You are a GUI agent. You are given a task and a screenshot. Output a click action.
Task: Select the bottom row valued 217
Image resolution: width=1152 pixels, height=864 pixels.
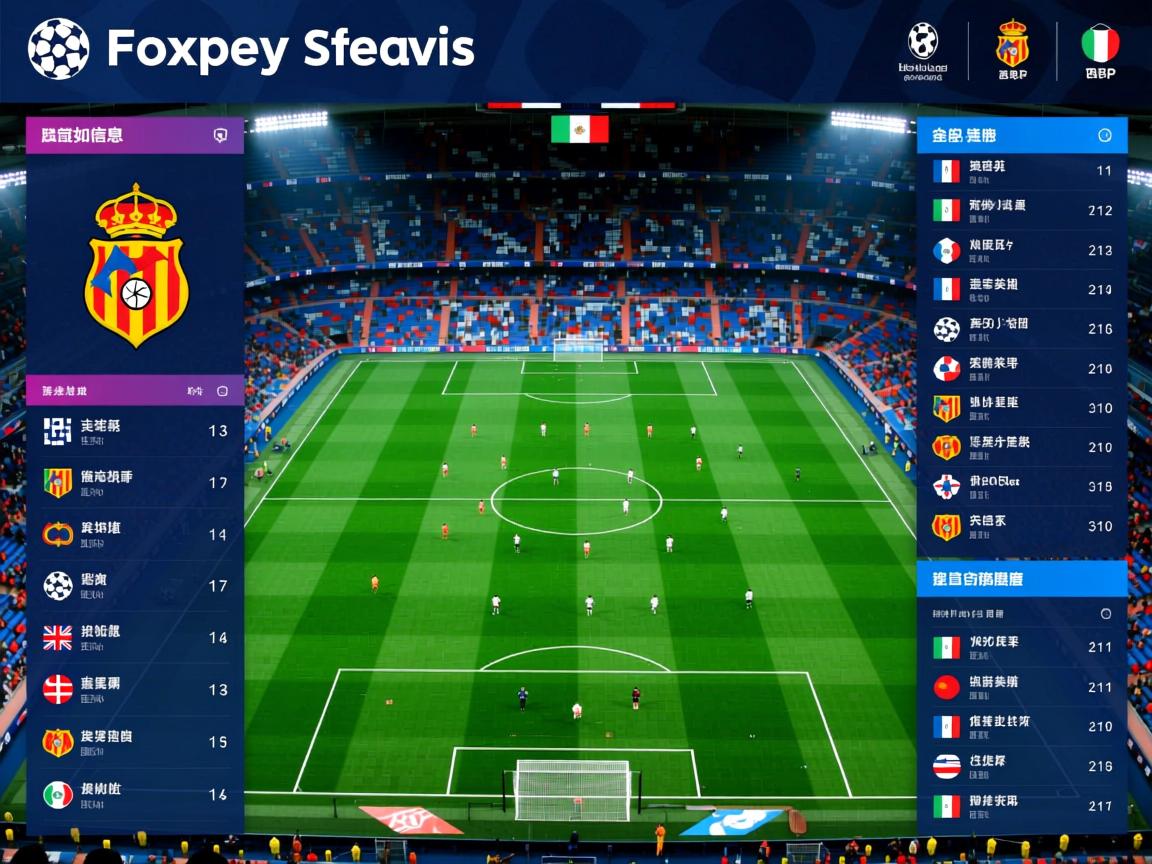pyautogui.click(x=1022, y=805)
